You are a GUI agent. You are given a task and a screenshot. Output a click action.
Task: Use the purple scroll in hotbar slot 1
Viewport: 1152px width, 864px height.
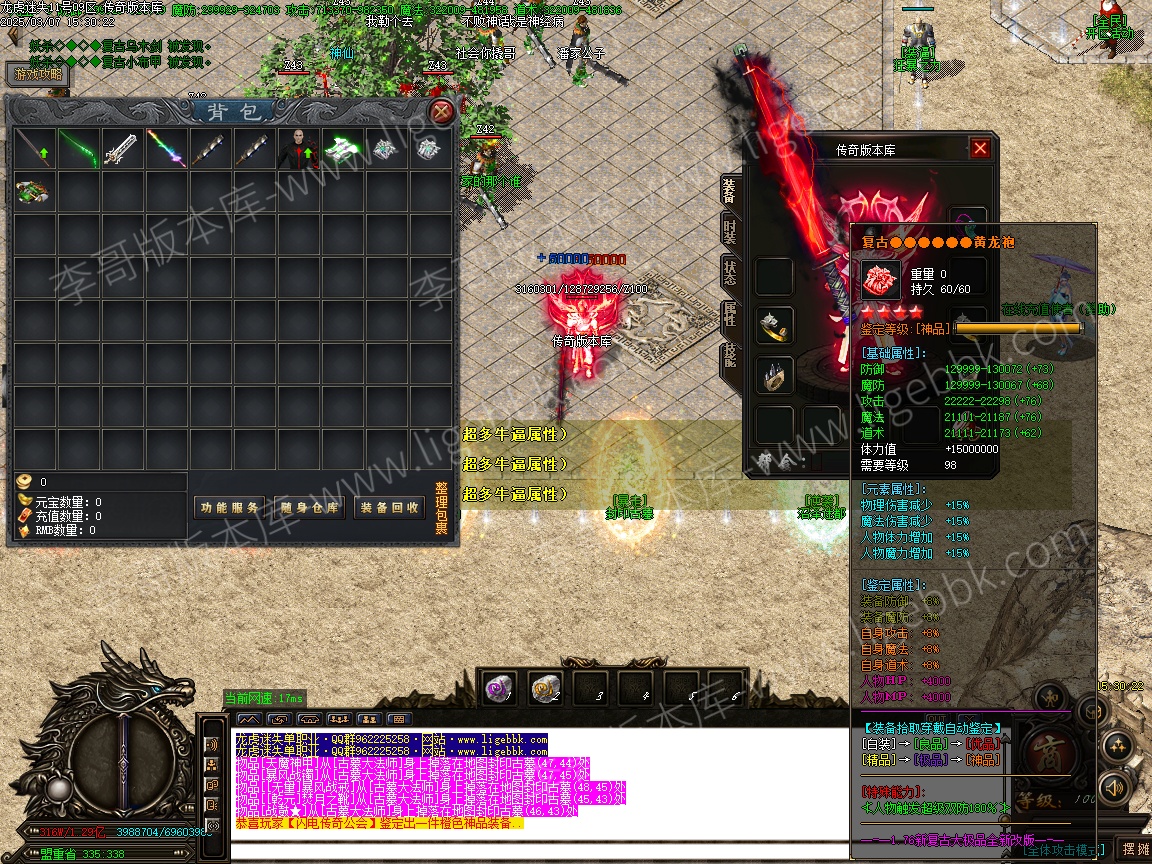[499, 687]
